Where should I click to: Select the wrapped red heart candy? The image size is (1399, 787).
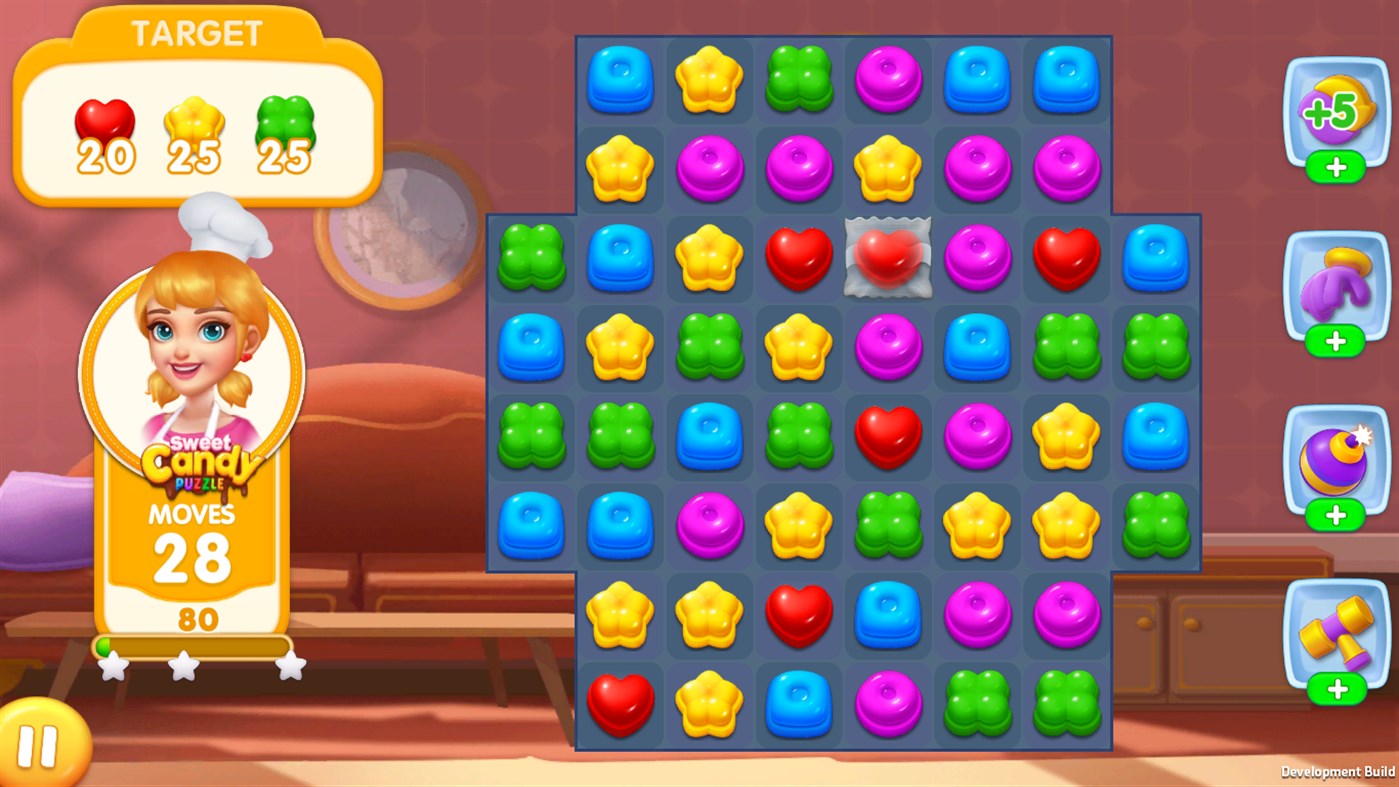pyautogui.click(x=888, y=257)
